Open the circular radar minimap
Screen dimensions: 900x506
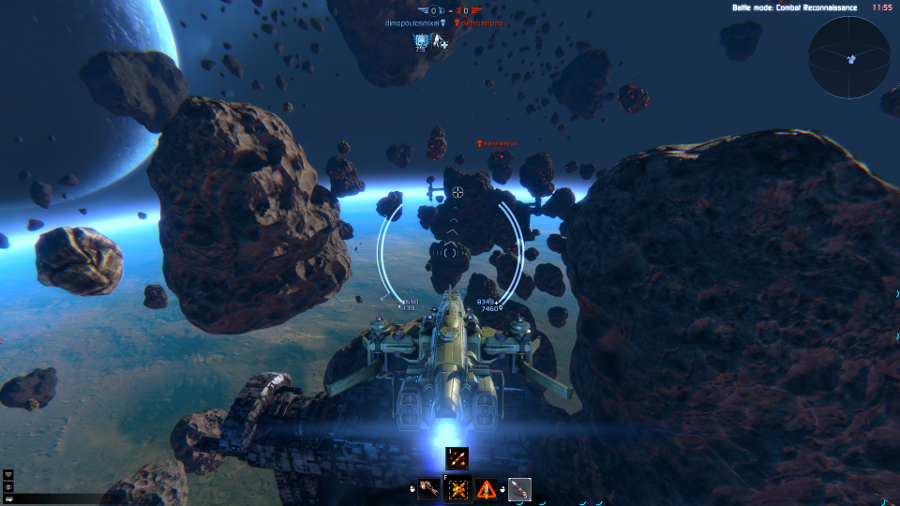coord(849,56)
